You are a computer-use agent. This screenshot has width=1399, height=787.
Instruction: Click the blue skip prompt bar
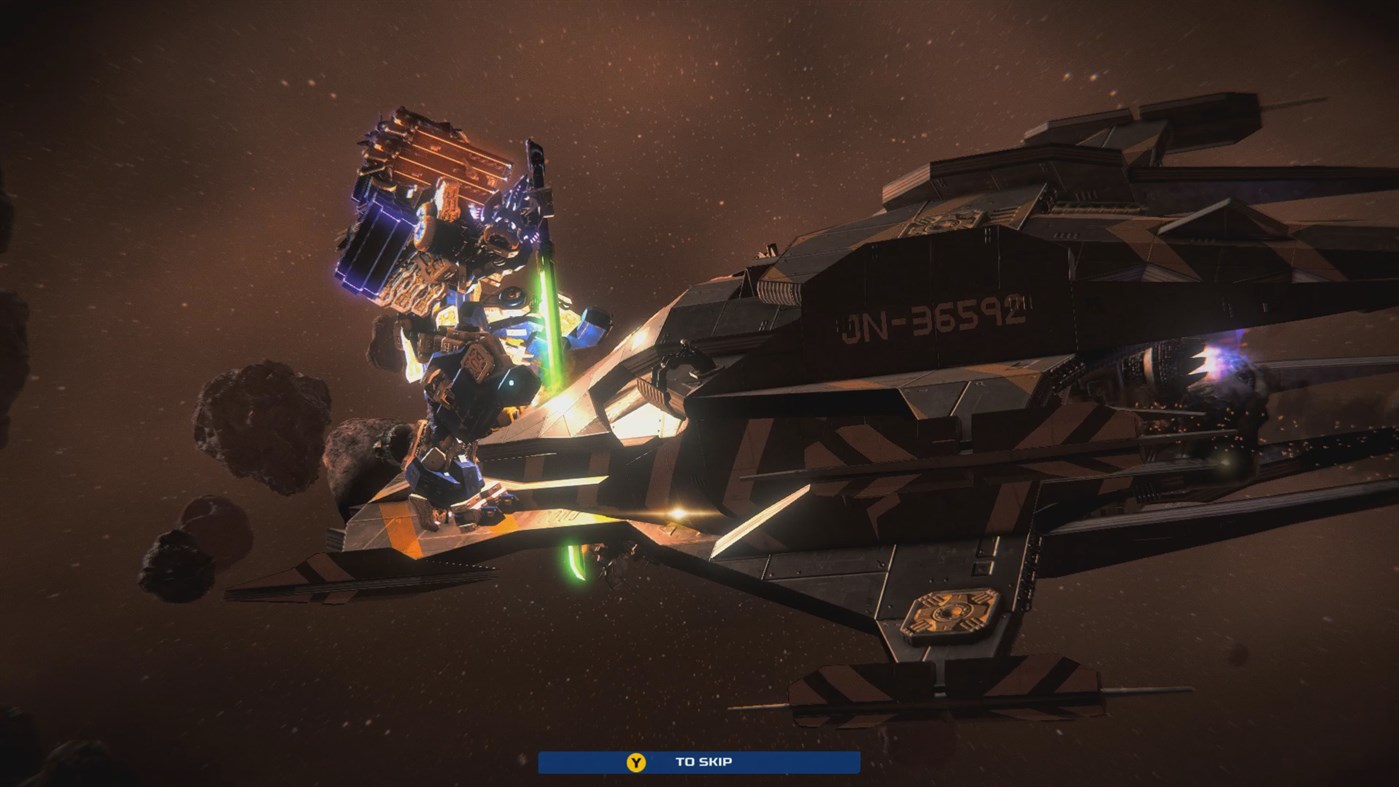click(x=699, y=761)
